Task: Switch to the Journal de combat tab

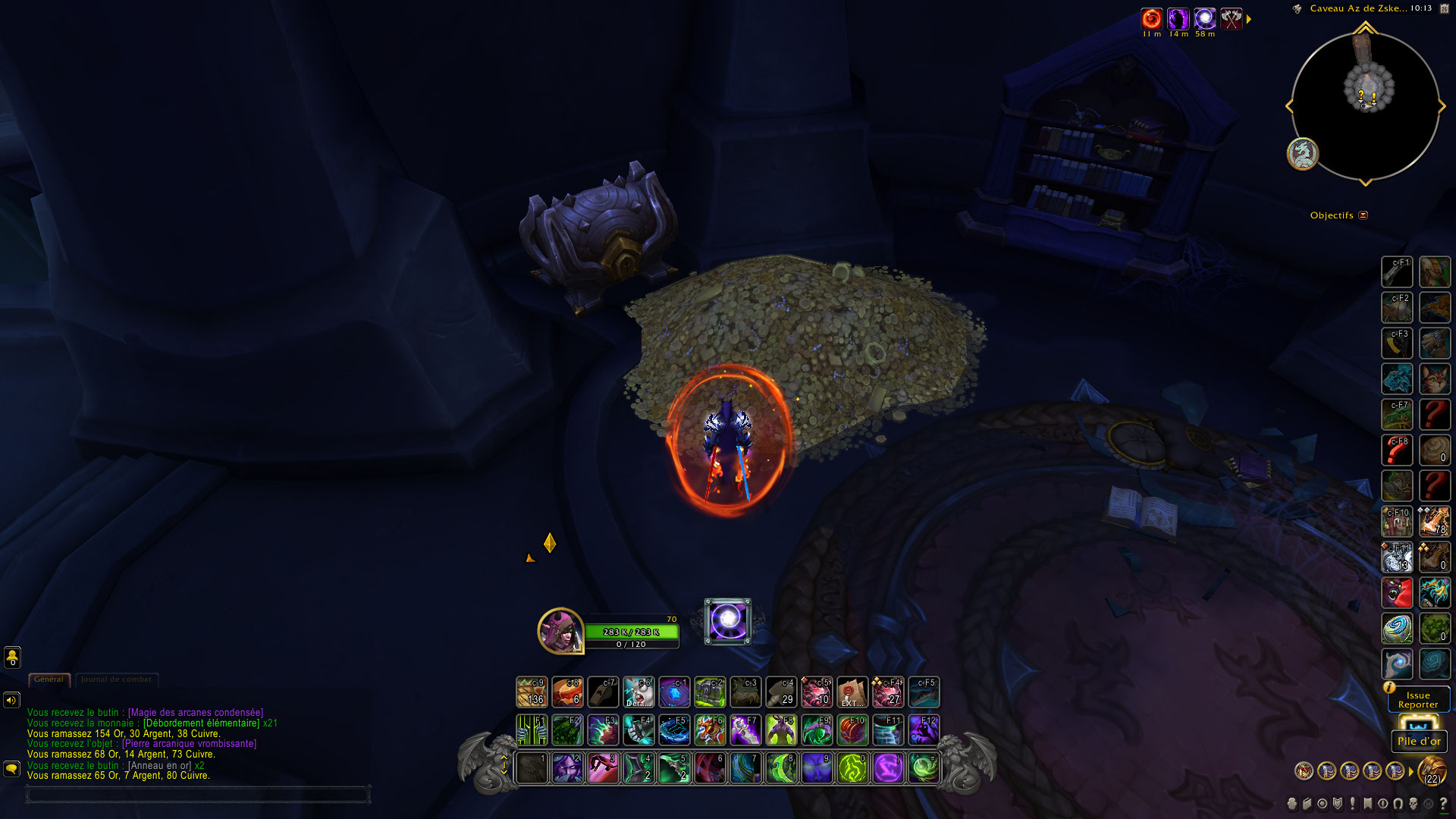Action: click(116, 679)
